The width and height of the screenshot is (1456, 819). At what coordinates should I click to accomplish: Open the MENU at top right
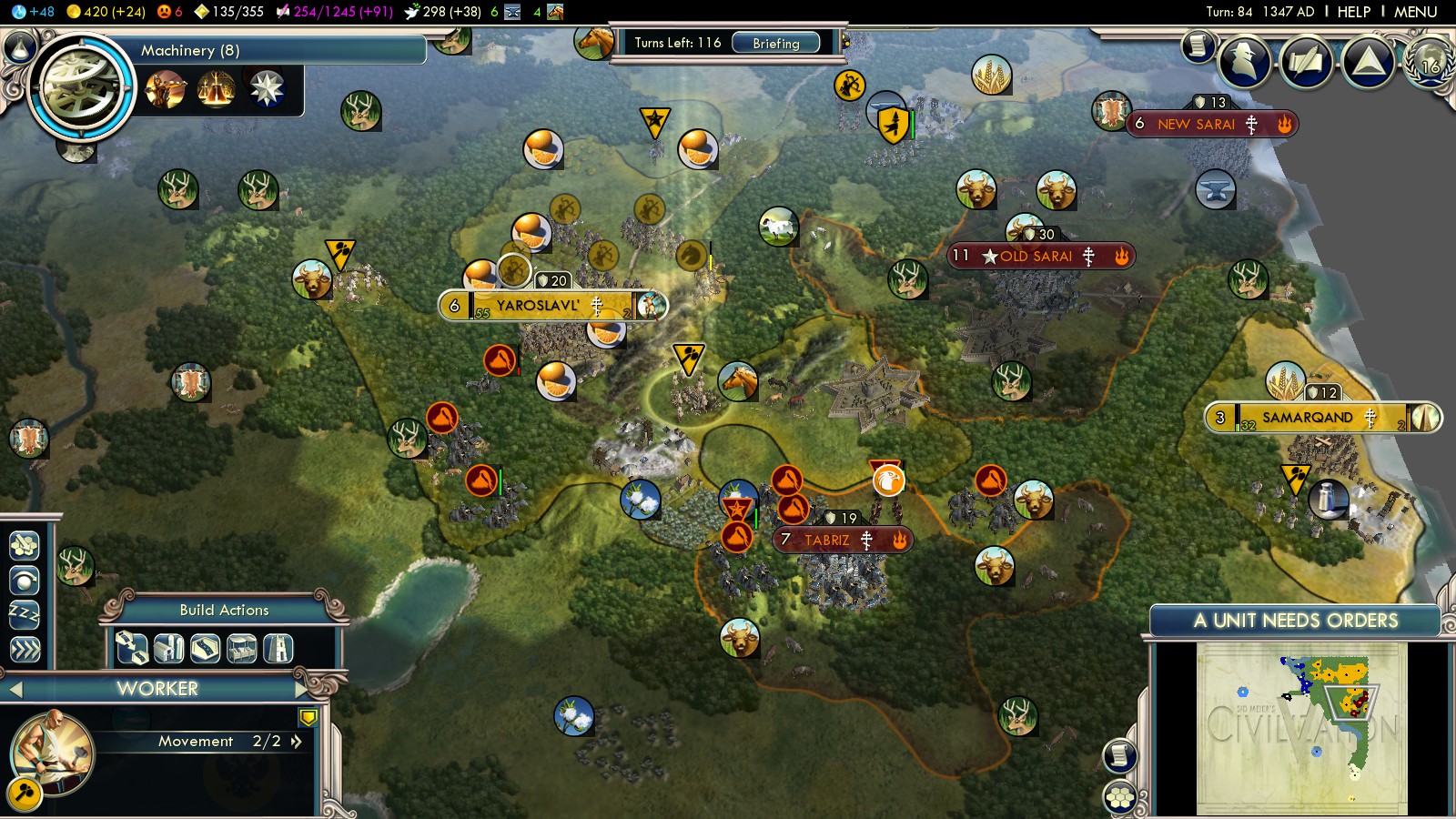1415,12
